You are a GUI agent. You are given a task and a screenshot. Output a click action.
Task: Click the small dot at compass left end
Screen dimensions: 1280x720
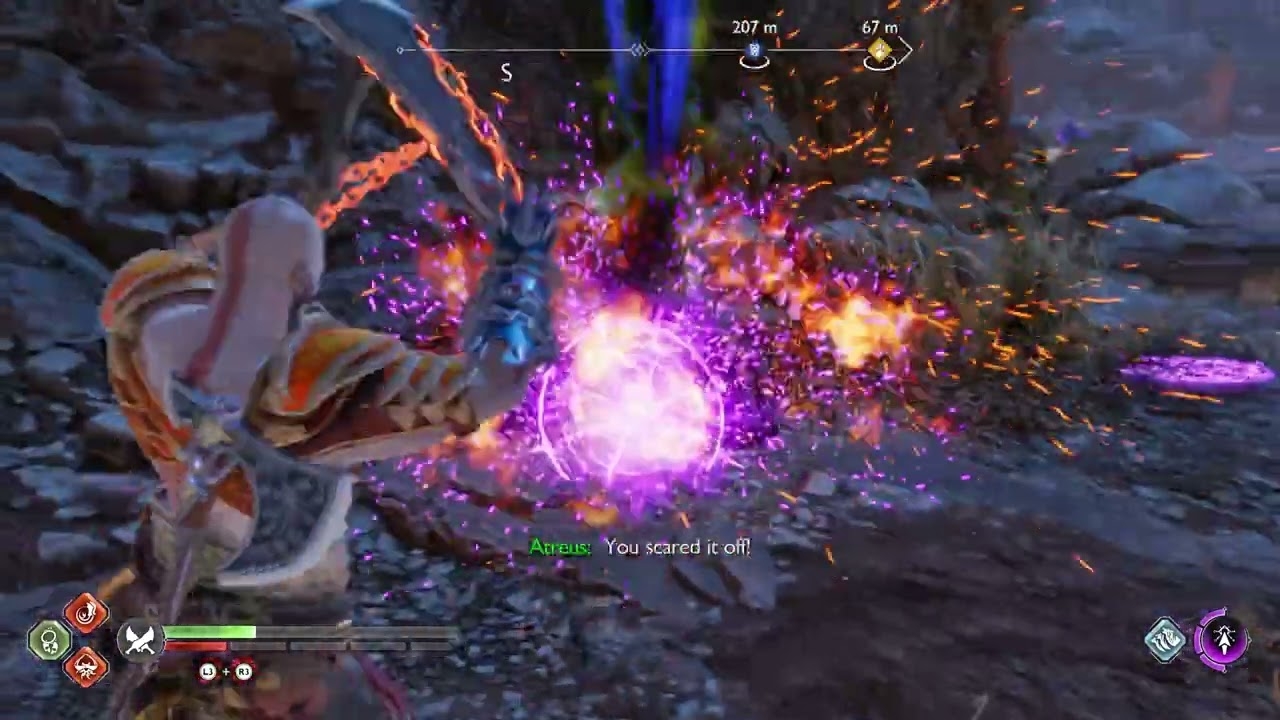point(399,49)
